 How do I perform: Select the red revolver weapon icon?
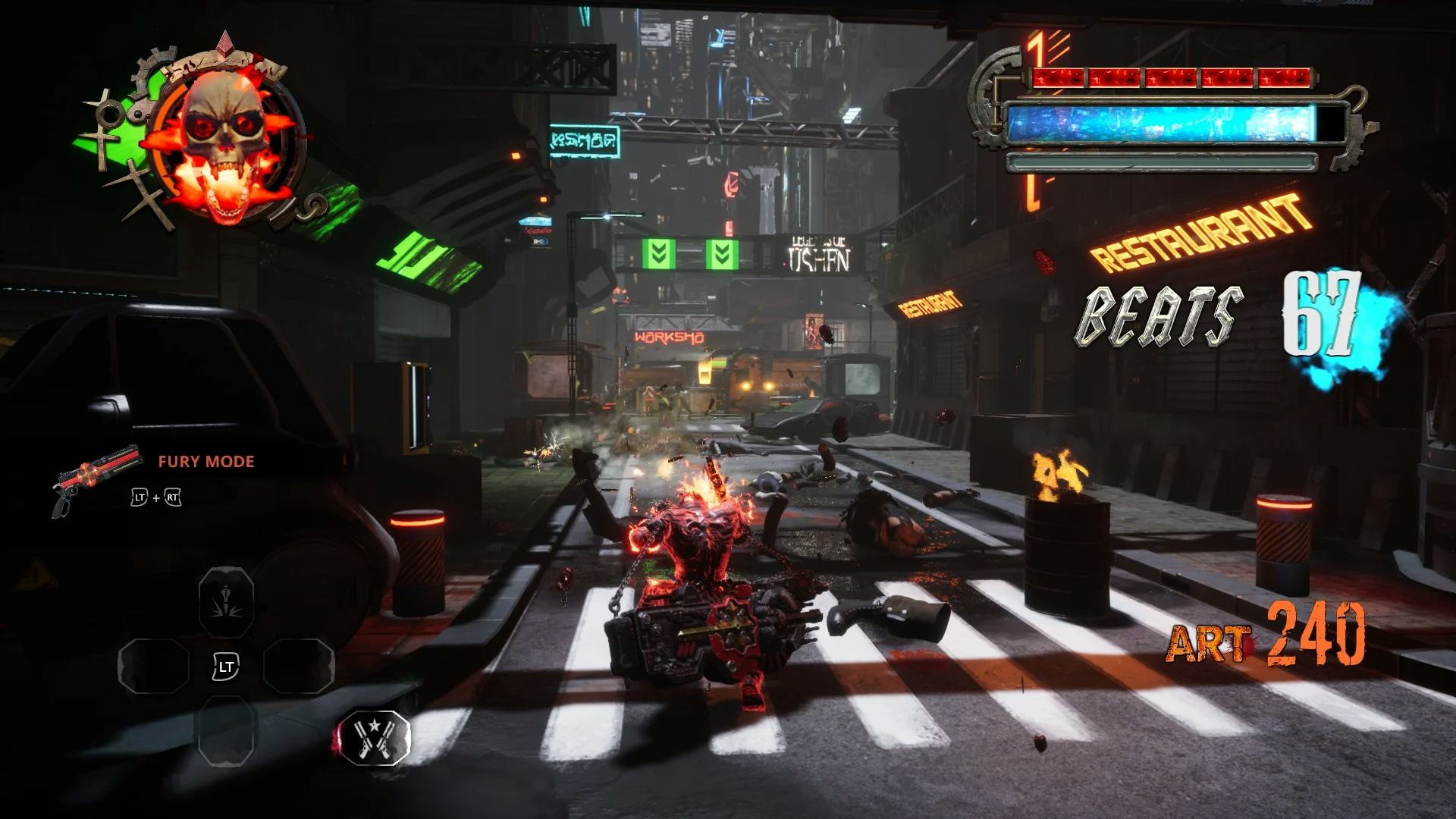[95, 479]
